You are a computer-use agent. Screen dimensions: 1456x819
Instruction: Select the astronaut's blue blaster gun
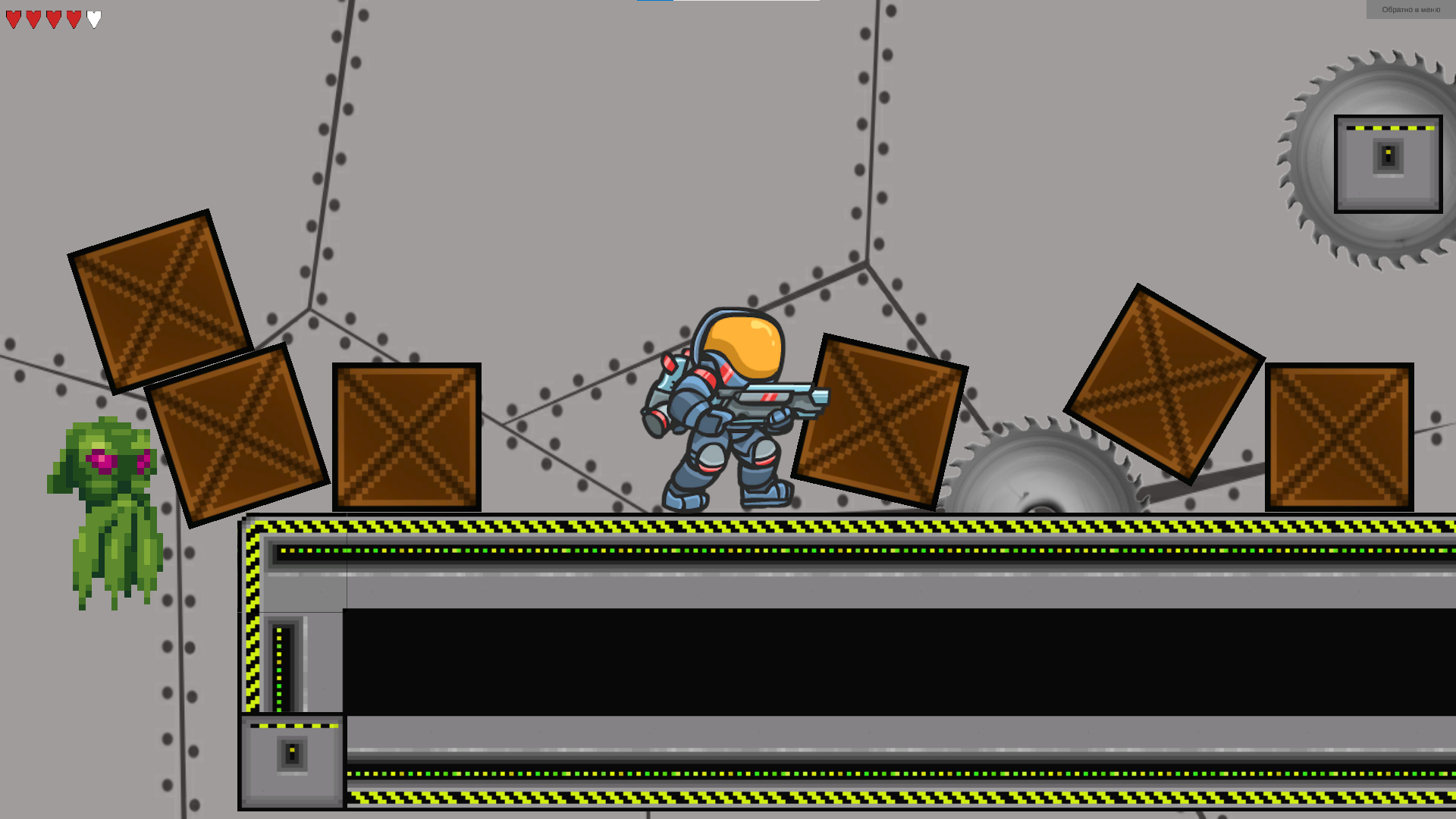[x=773, y=398]
